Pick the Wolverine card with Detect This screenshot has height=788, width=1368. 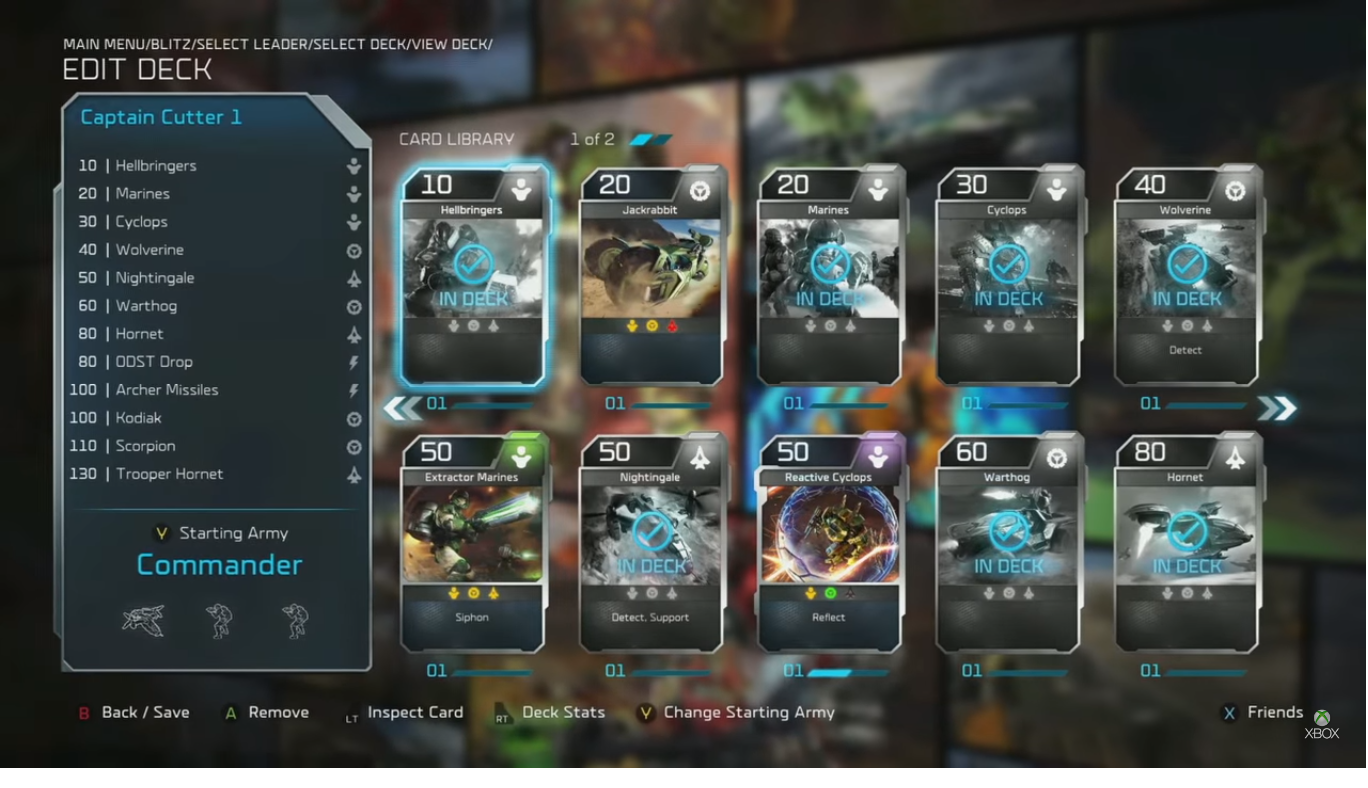pos(1186,277)
